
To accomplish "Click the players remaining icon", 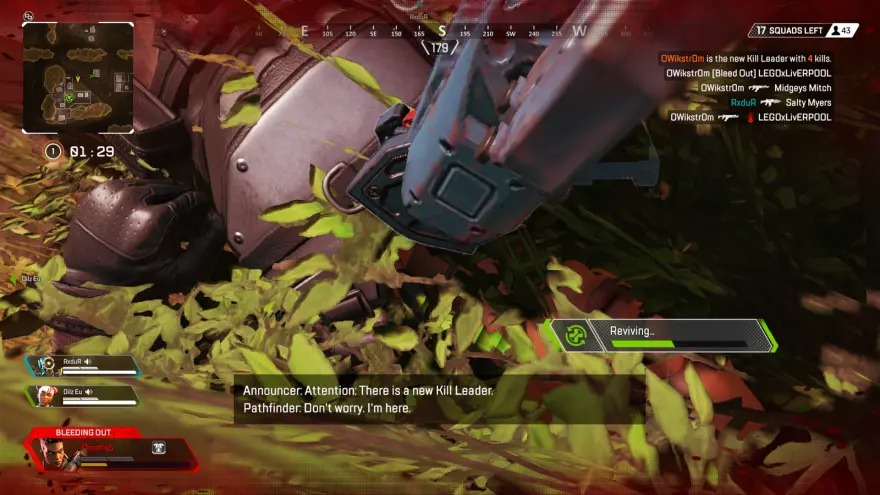I will (834, 31).
